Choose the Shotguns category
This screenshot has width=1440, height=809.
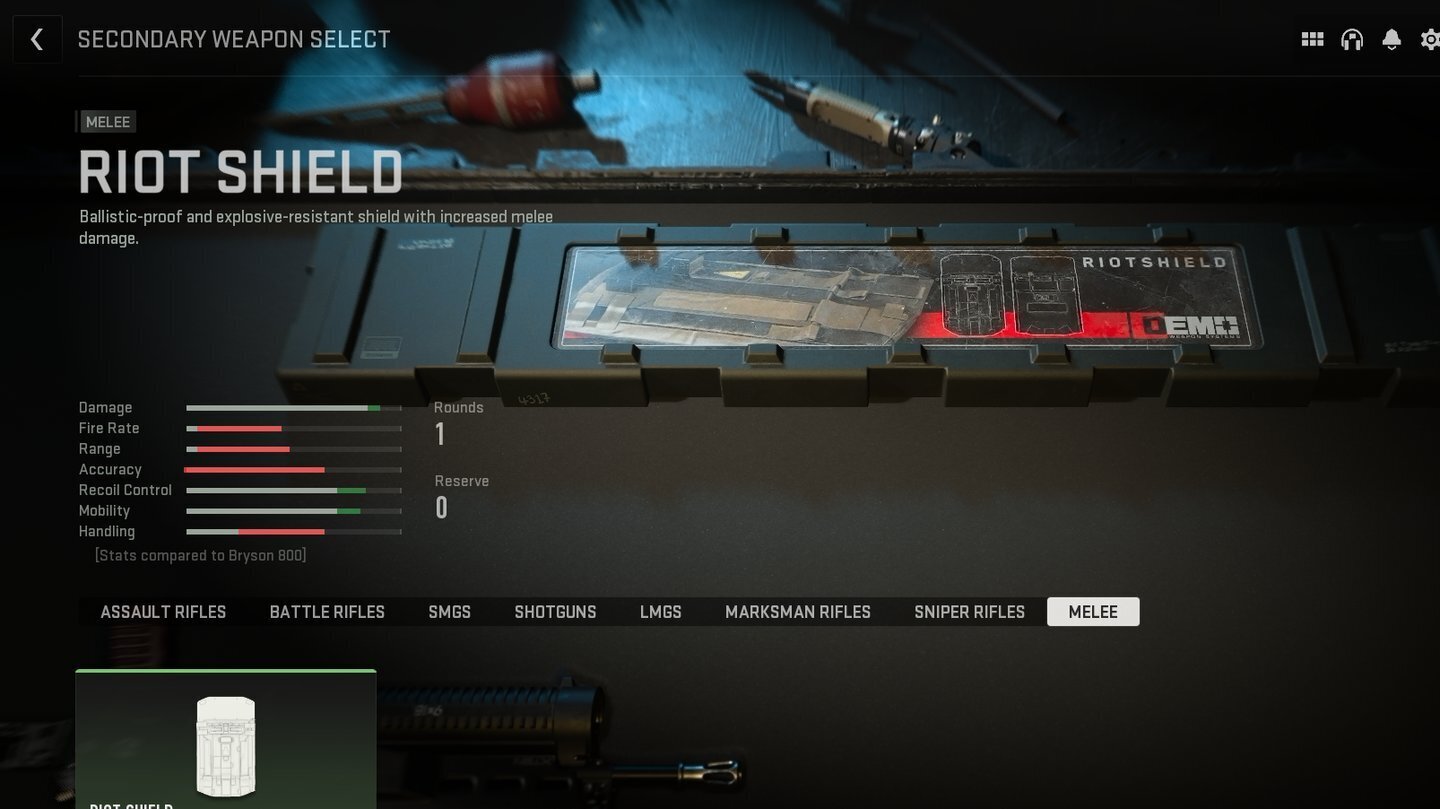tap(555, 612)
